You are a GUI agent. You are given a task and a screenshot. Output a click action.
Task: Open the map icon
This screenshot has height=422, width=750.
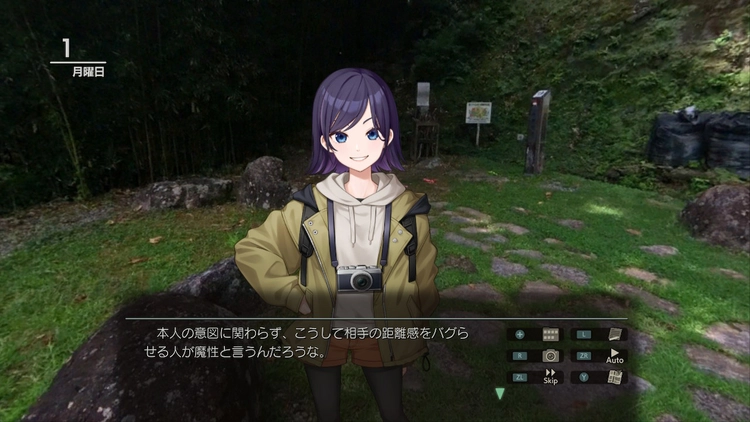[x=615, y=377]
